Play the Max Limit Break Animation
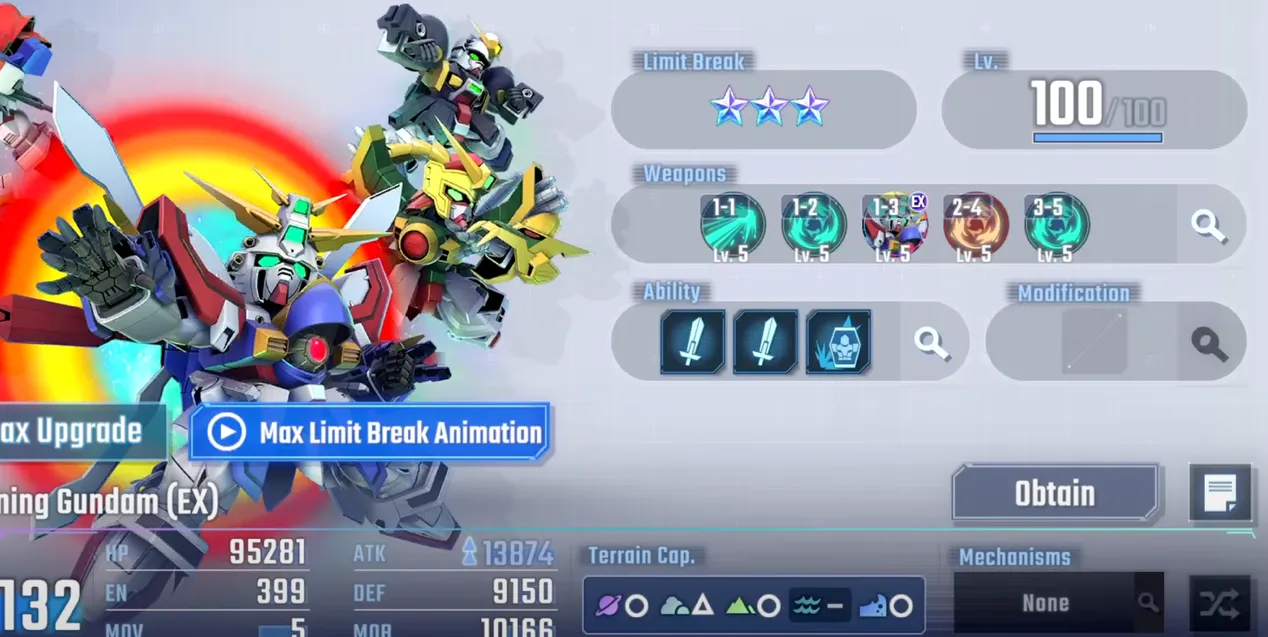Viewport: 1268px width, 637px height. (369, 432)
